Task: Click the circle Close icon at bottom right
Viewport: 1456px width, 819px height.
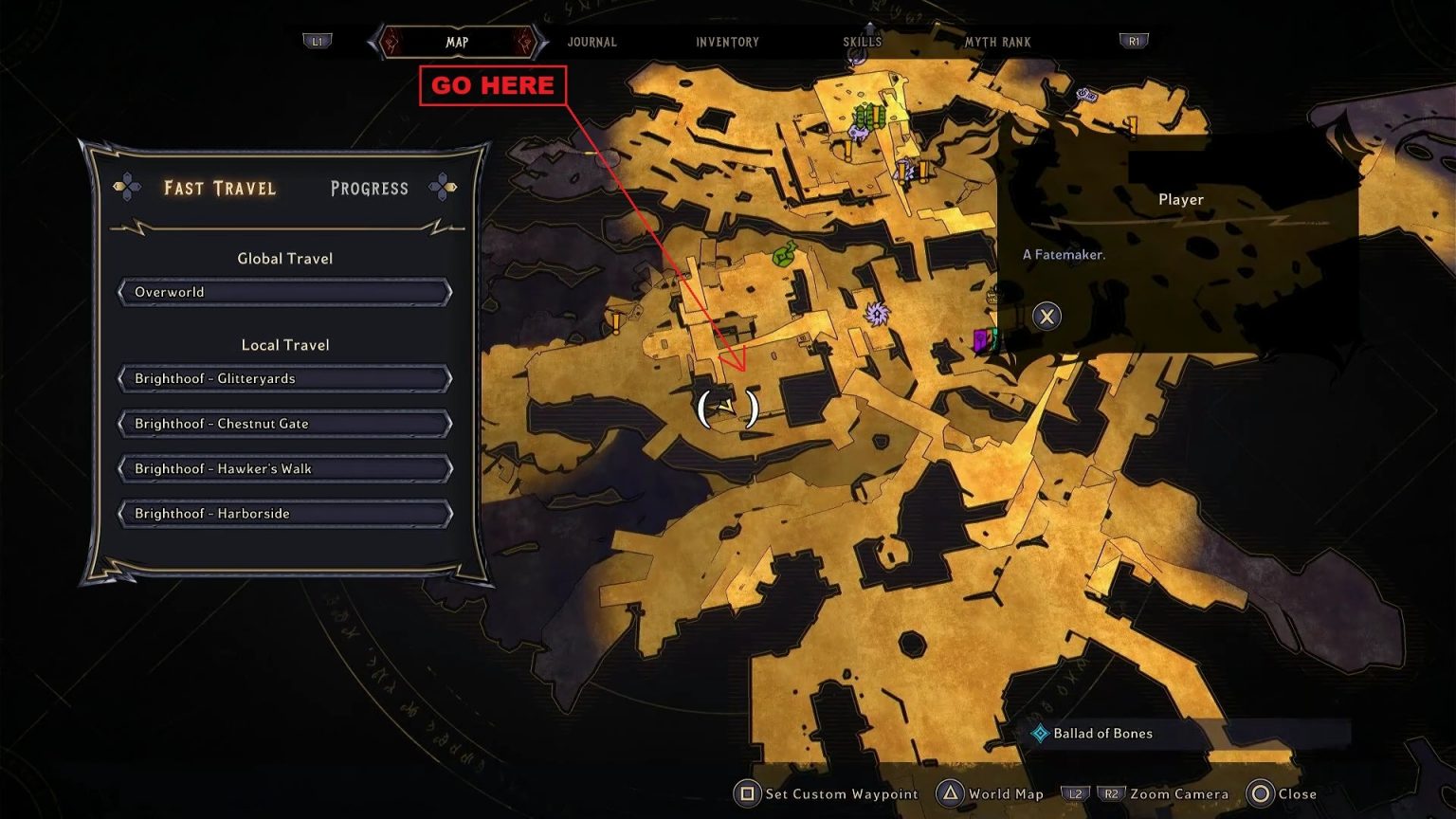Action: [1261, 793]
